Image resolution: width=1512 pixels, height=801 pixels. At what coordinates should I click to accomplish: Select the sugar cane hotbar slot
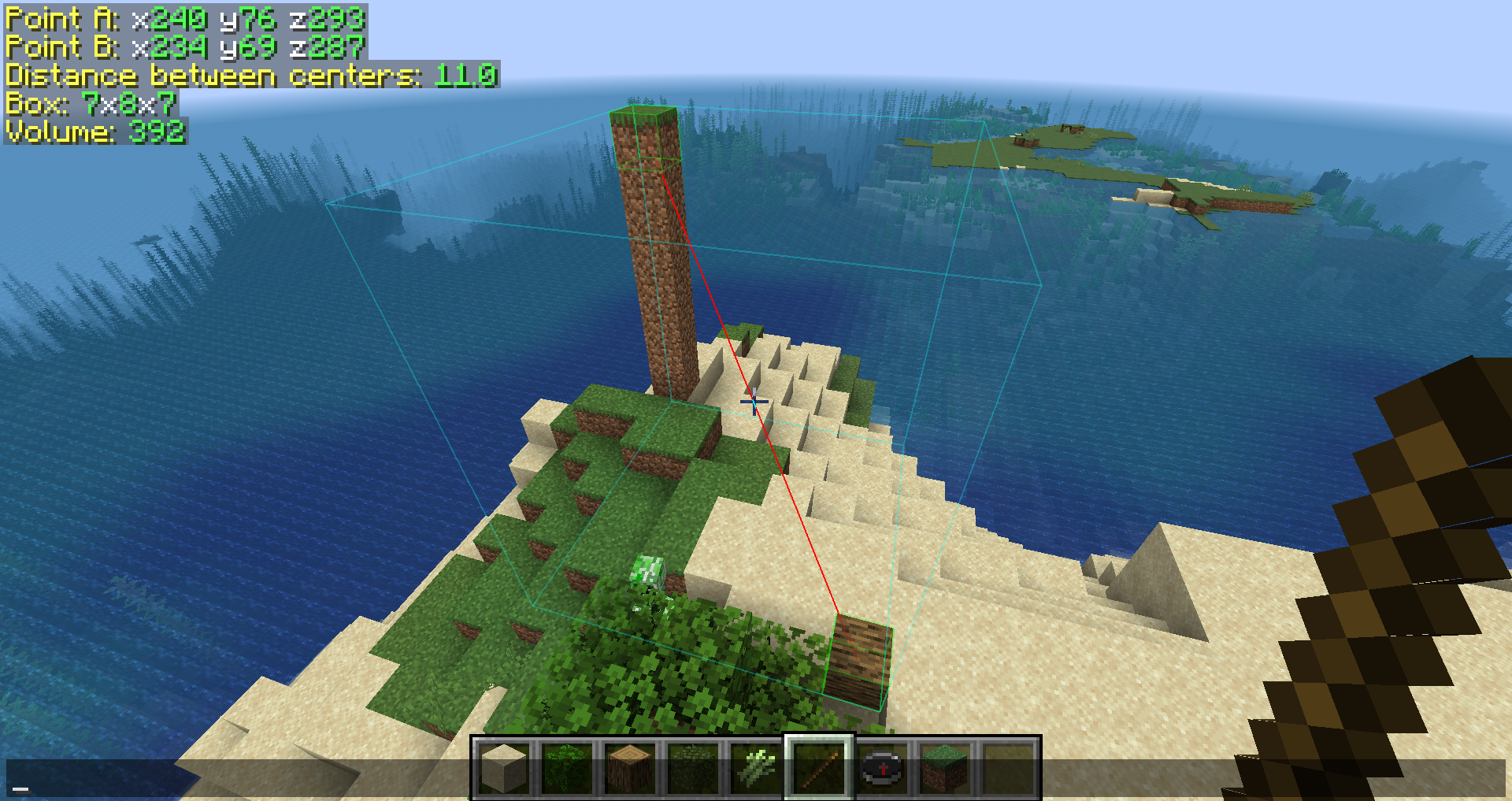(756, 769)
